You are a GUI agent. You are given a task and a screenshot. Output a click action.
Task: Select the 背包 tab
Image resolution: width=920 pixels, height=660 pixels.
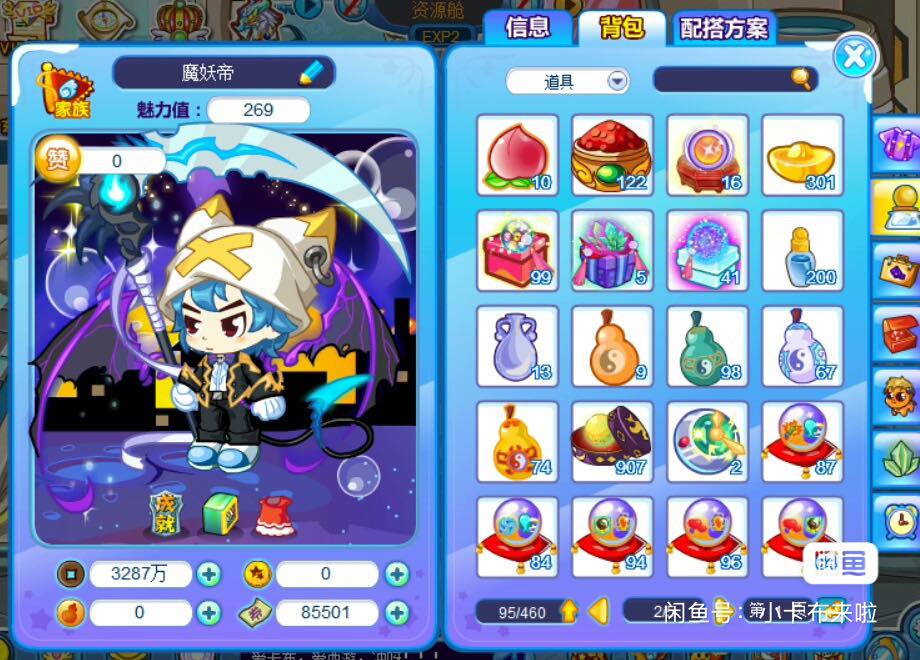click(x=621, y=28)
